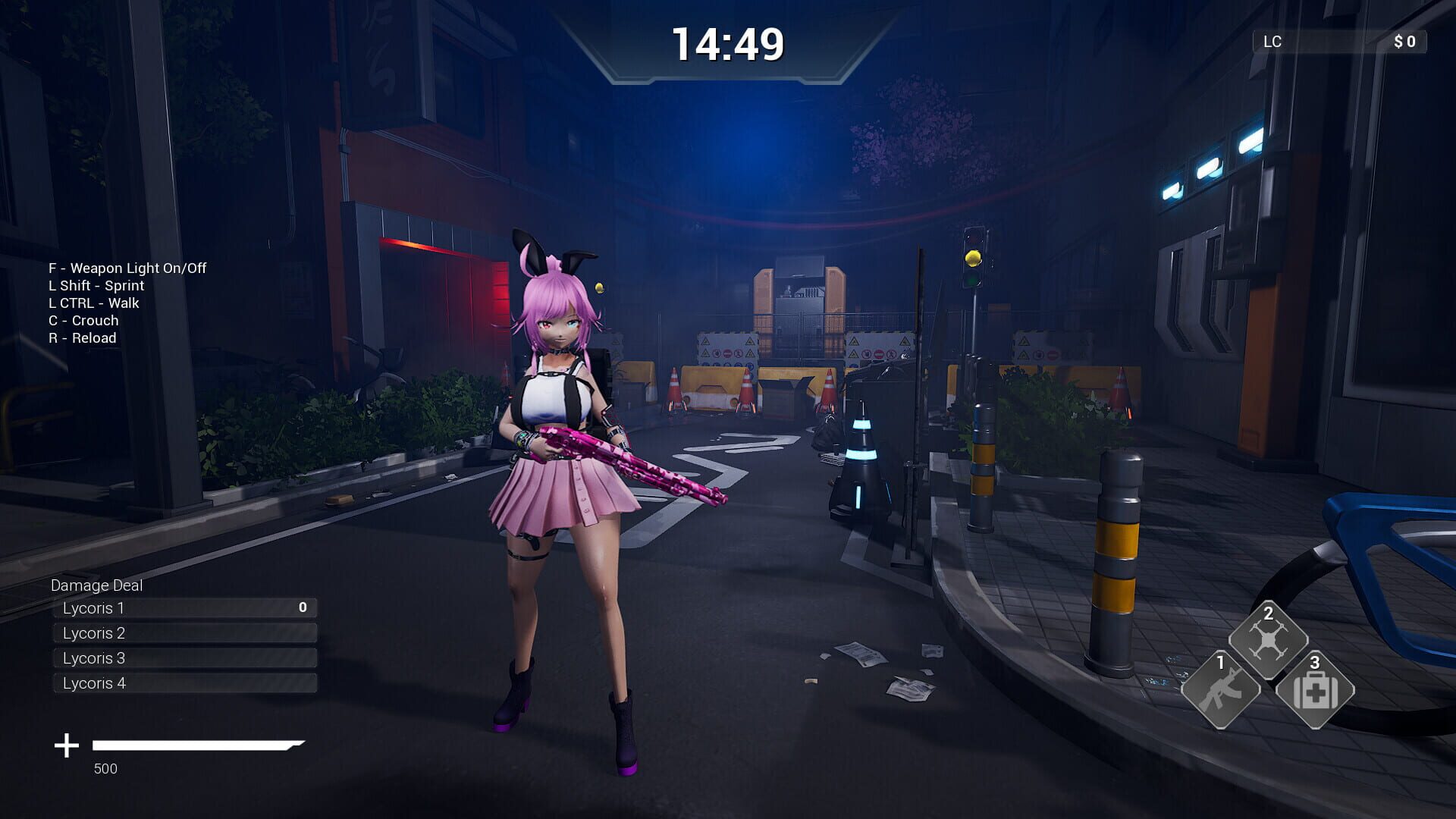Collapse the Damage Deal panel header
1456x819 pixels.
click(x=97, y=585)
